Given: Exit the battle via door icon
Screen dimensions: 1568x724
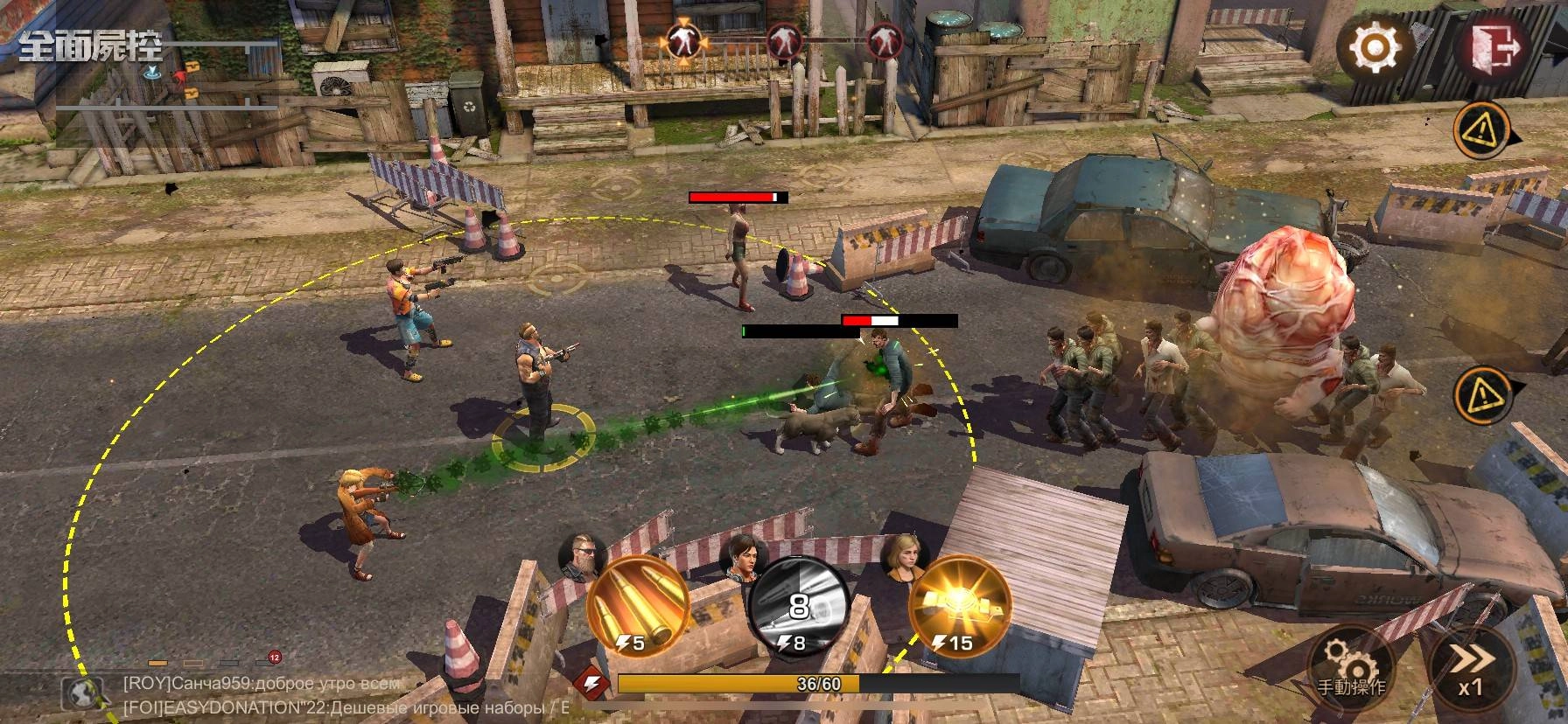Looking at the screenshot, I should click(1491, 44).
